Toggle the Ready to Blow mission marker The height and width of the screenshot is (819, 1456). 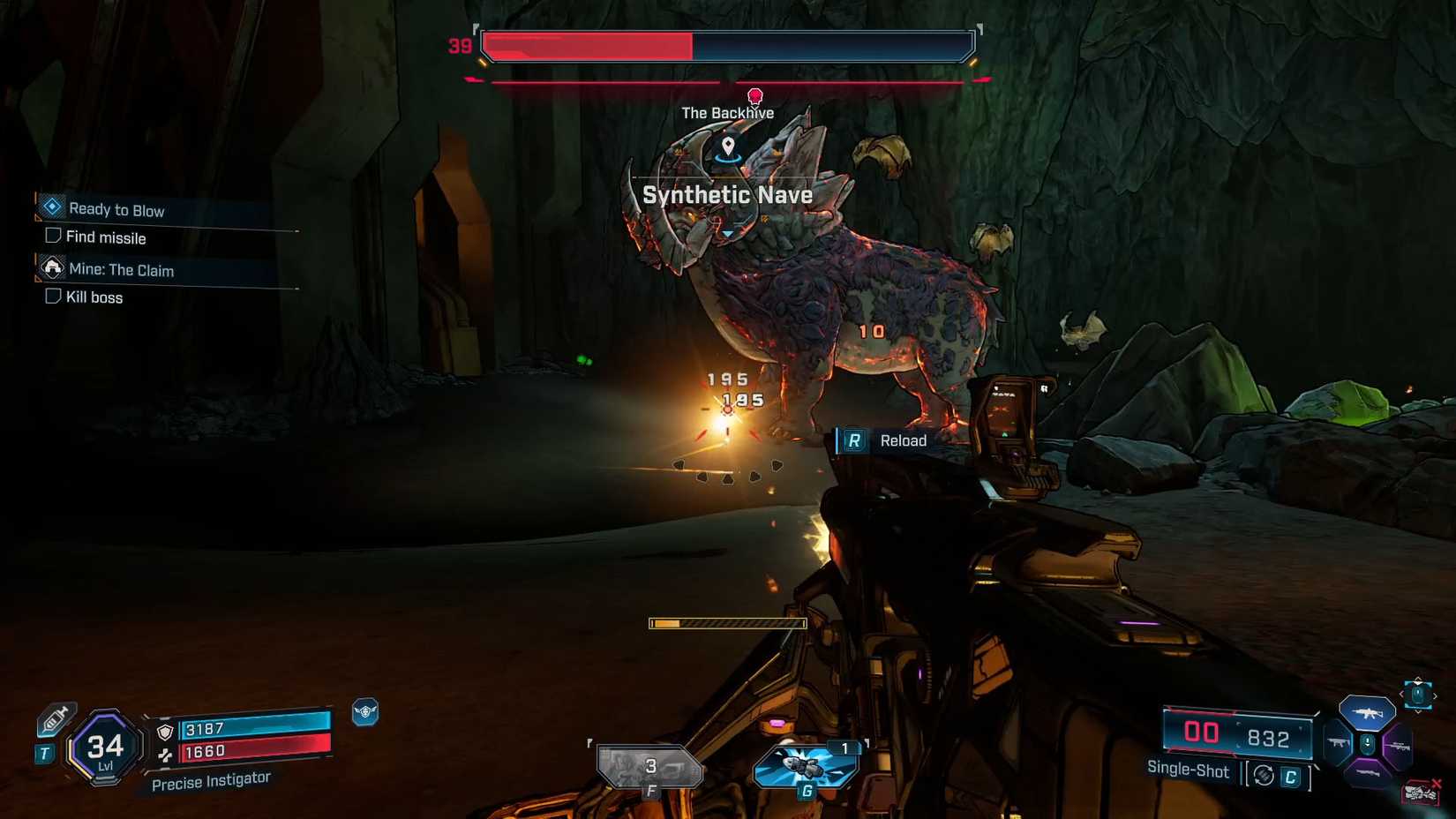[53, 207]
